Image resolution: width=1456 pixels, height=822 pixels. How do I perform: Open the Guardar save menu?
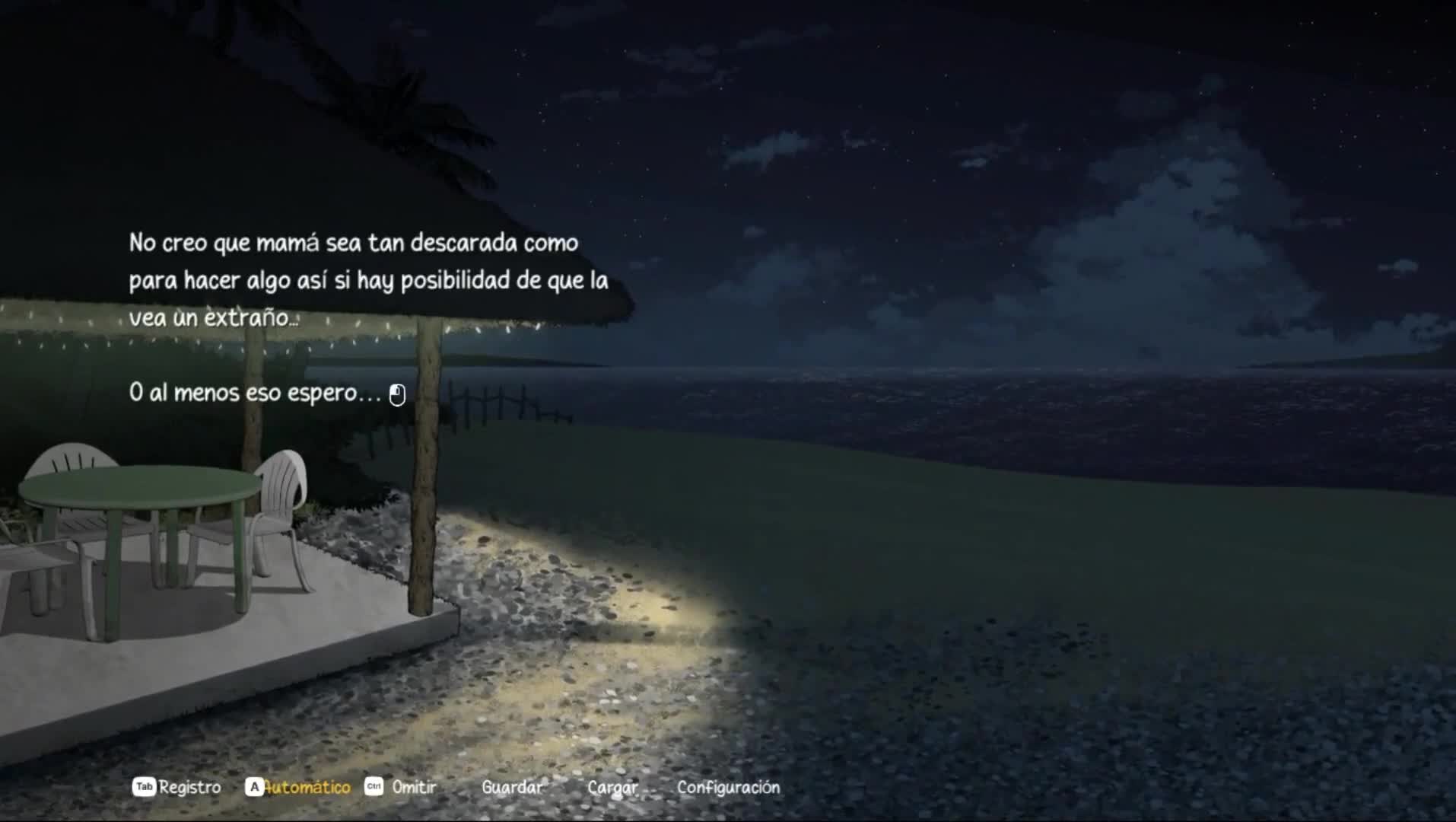pos(512,787)
